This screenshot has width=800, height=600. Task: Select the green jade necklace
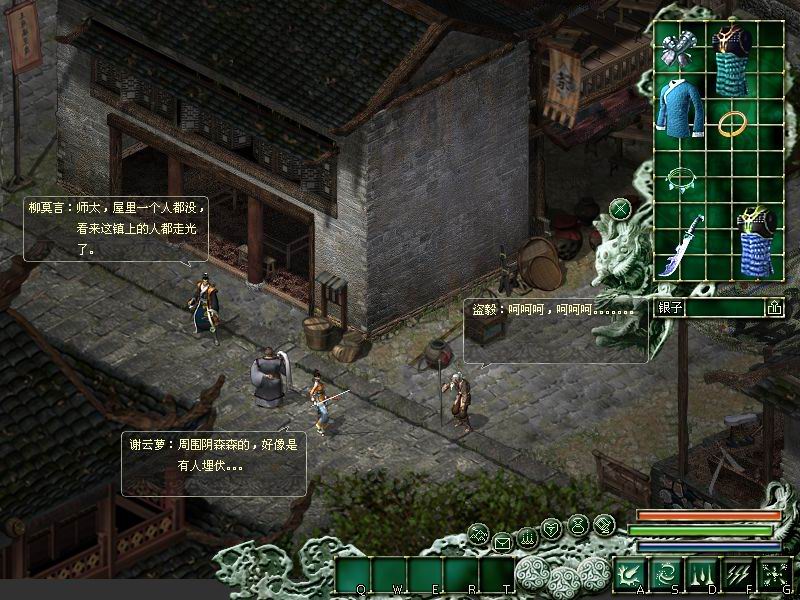[678, 179]
